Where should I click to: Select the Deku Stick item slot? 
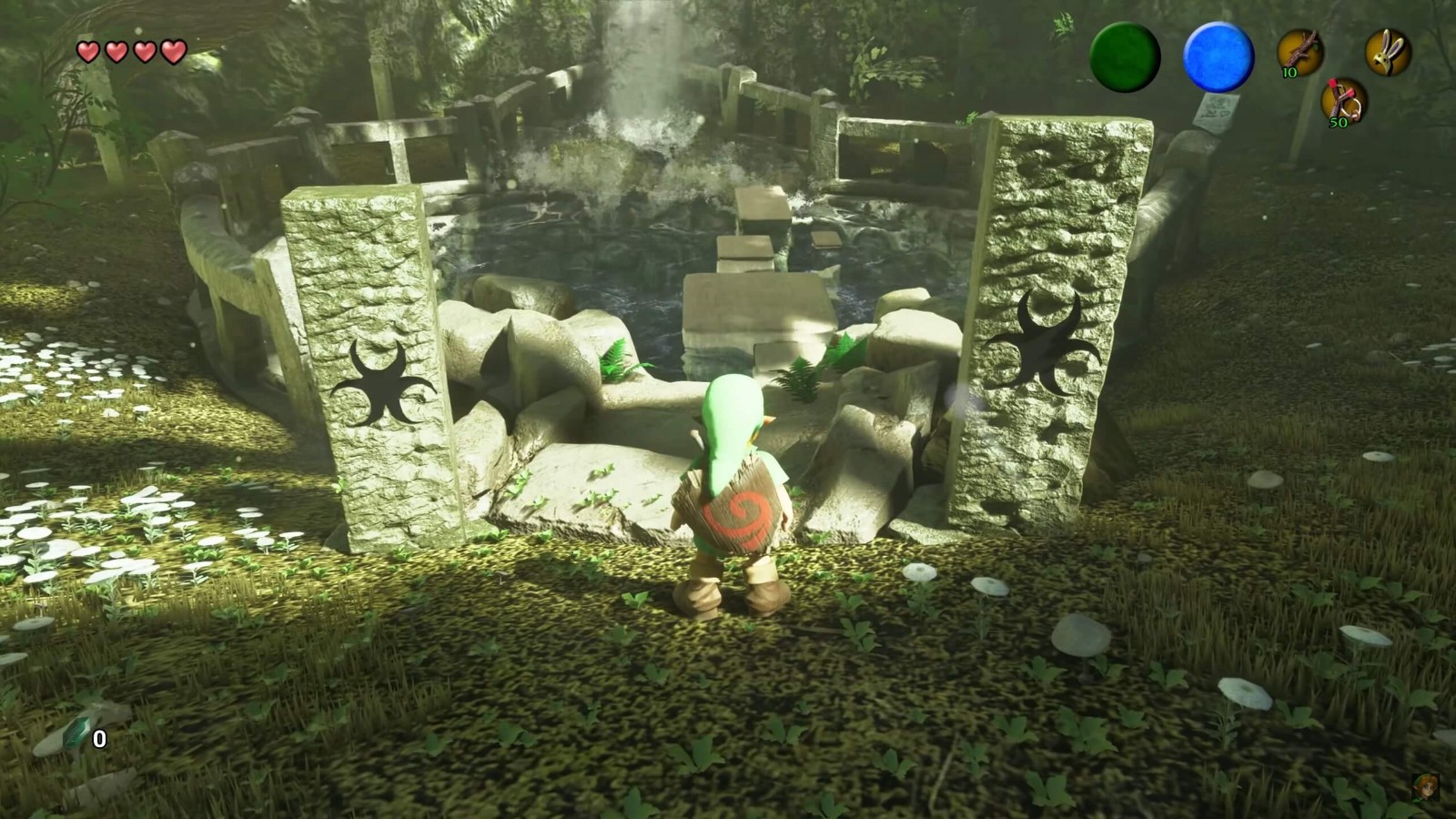(x=1300, y=52)
